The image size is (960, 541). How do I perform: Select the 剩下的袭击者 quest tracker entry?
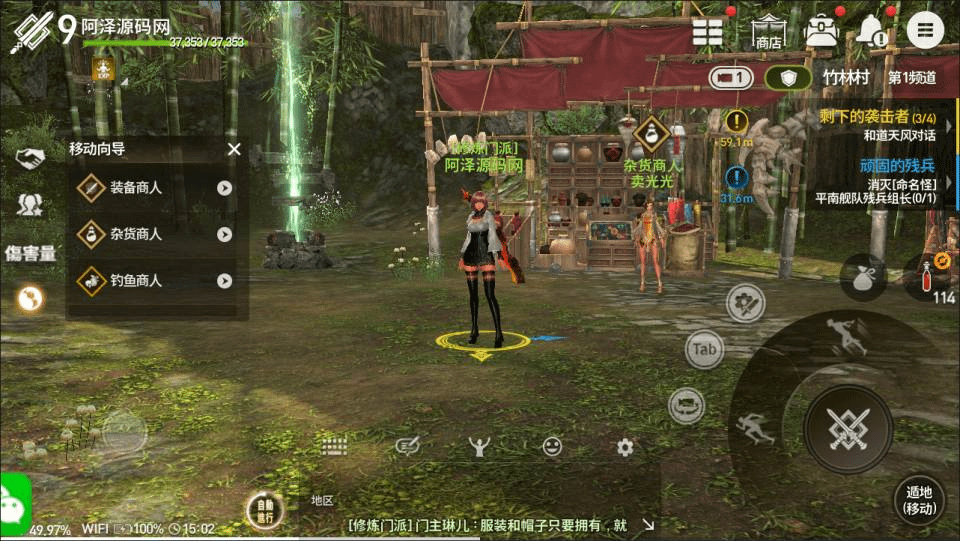point(878,125)
